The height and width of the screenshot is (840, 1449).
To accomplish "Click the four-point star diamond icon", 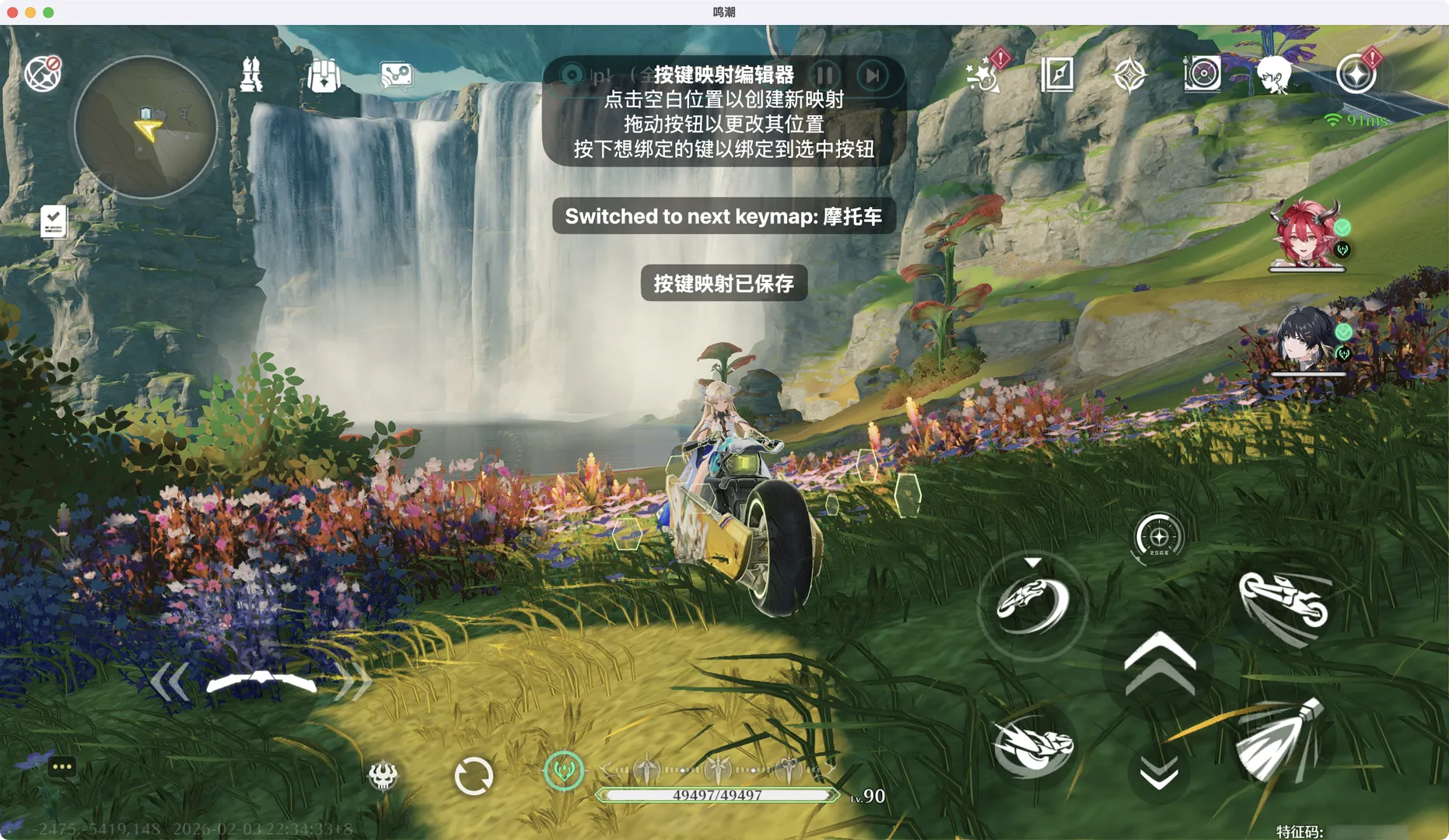I will (x=1129, y=75).
